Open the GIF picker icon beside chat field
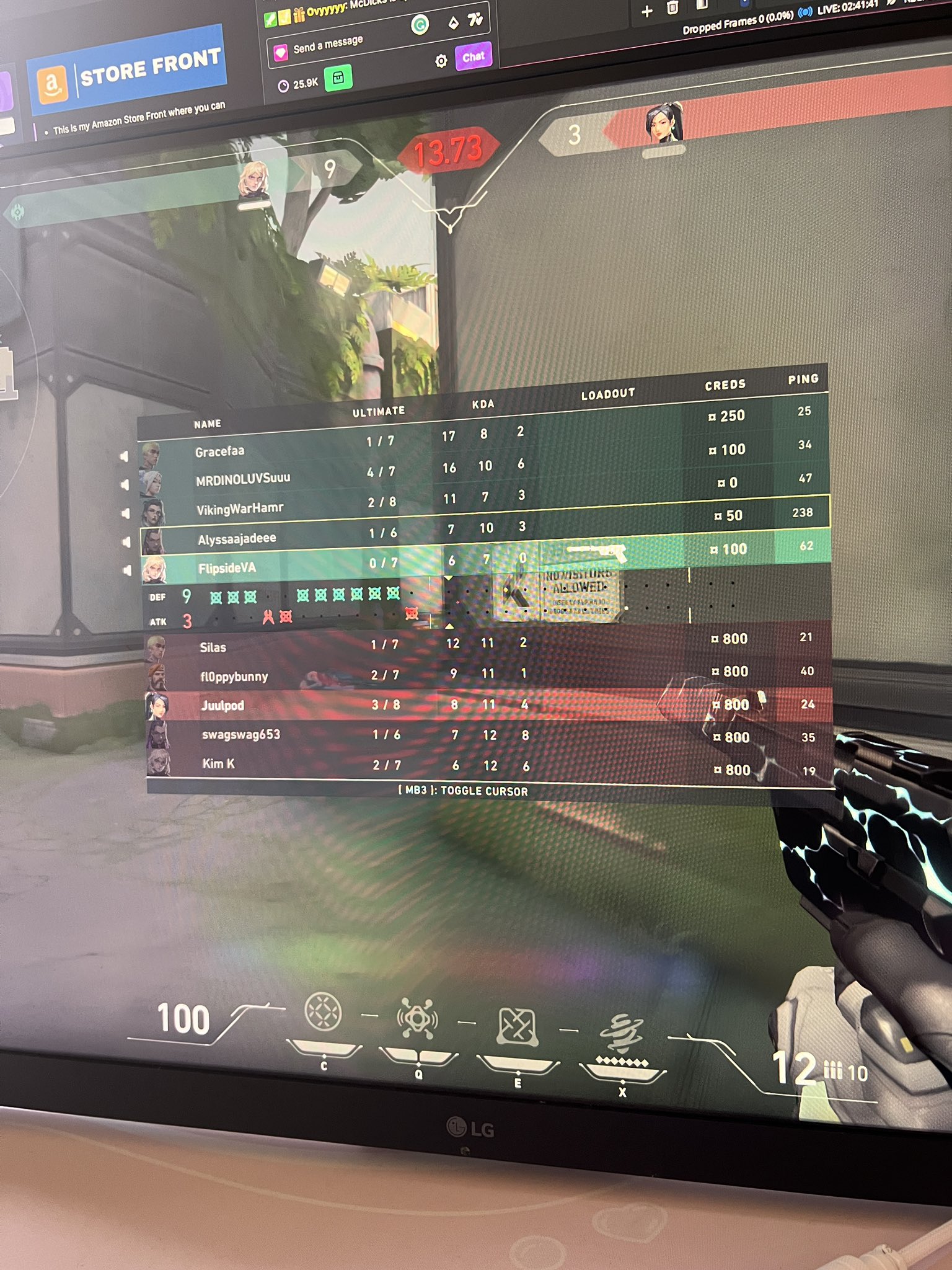 (420, 25)
